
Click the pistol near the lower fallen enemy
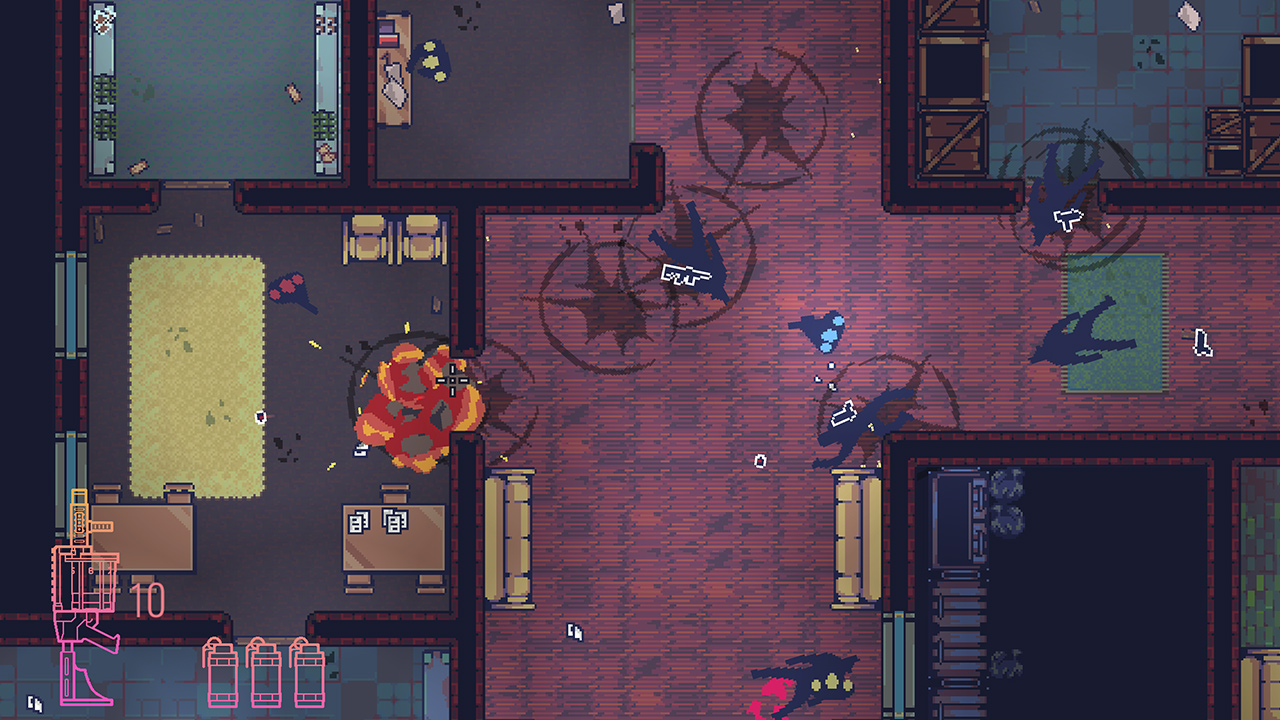pos(845,410)
